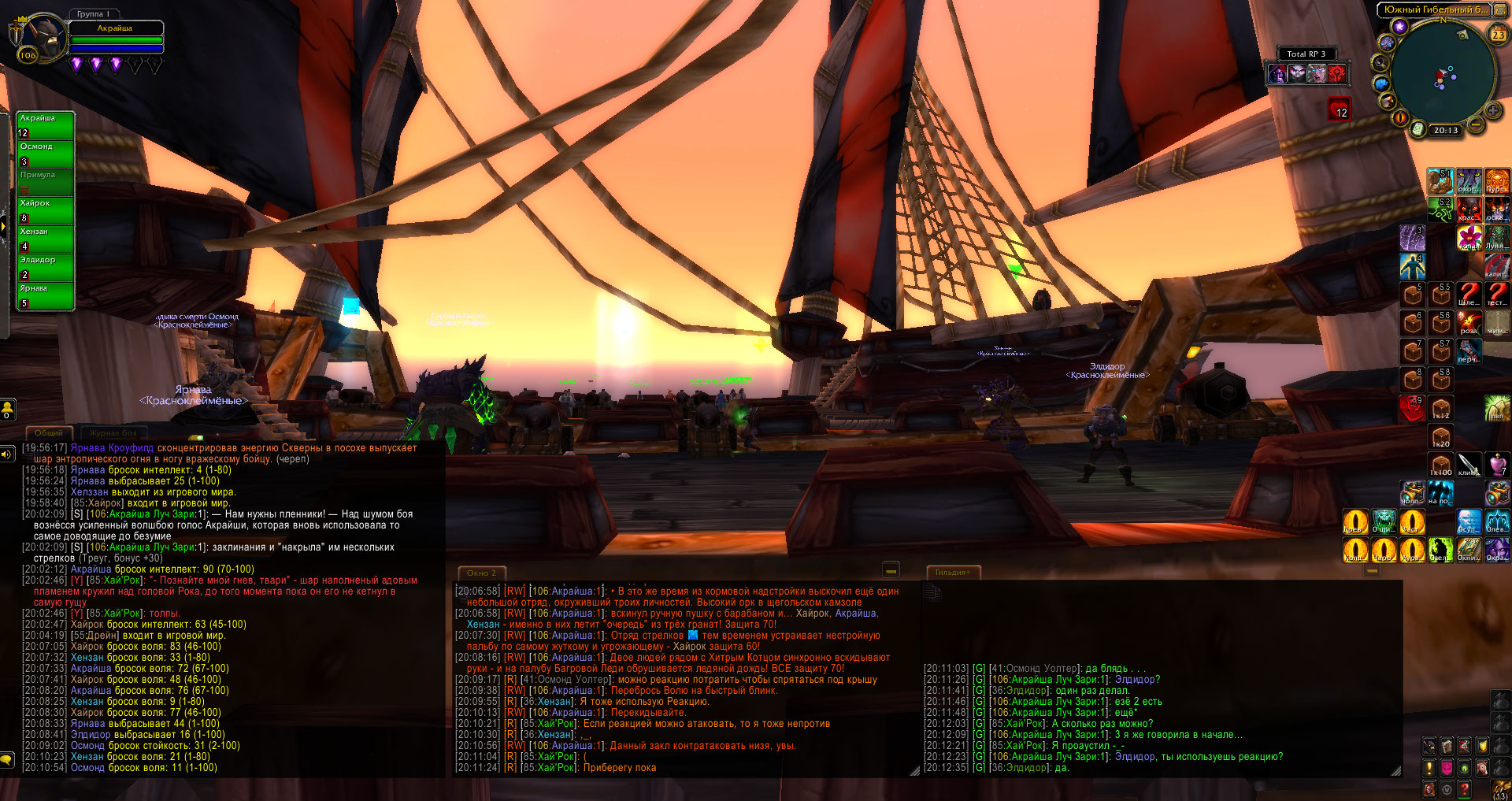Viewport: 1512px width, 801px height.
Task: Click the Horde emblem on Total RP 3 bar
Action: pos(1336,74)
